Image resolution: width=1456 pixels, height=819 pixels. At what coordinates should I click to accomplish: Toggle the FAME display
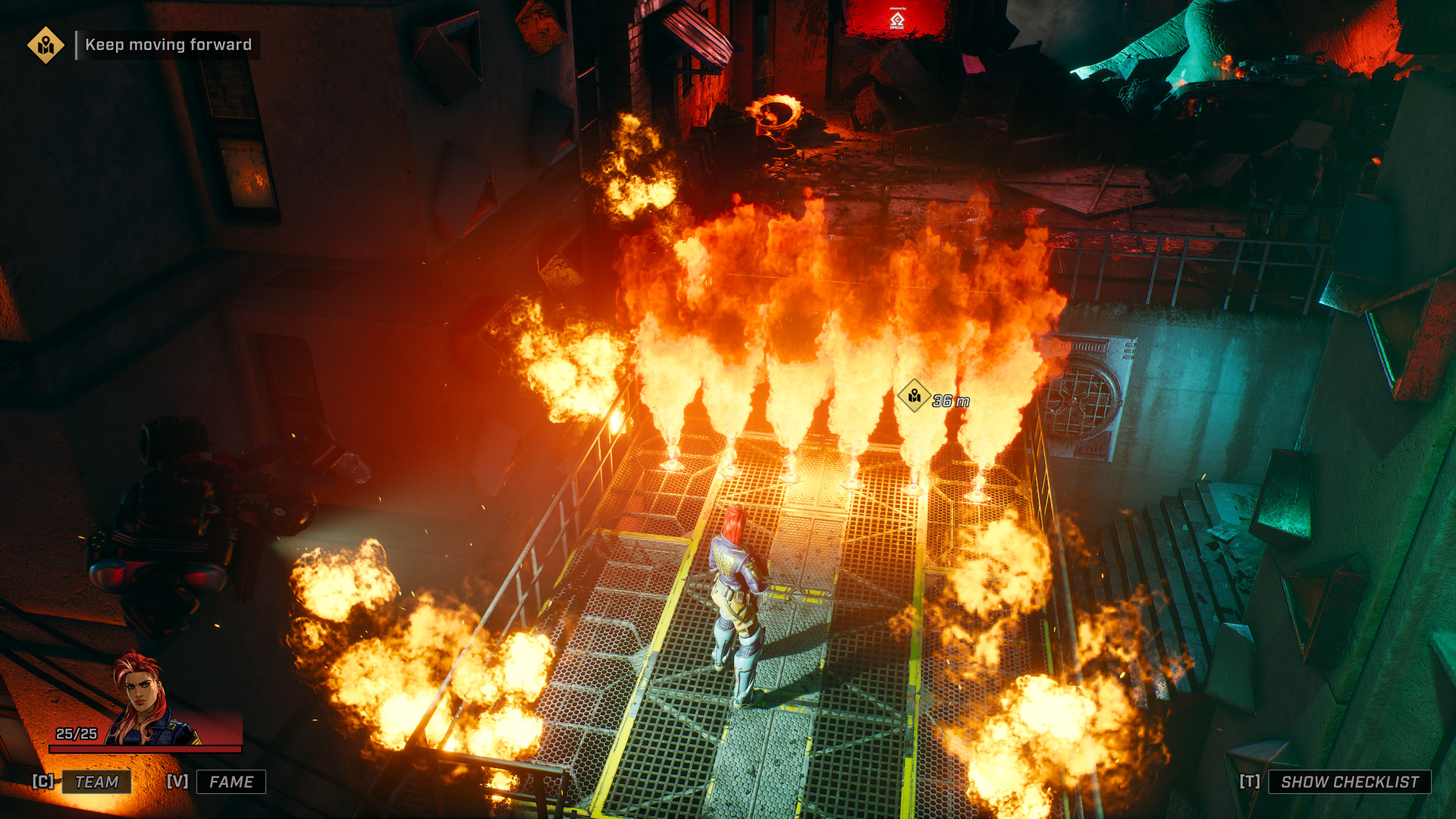pyautogui.click(x=232, y=779)
